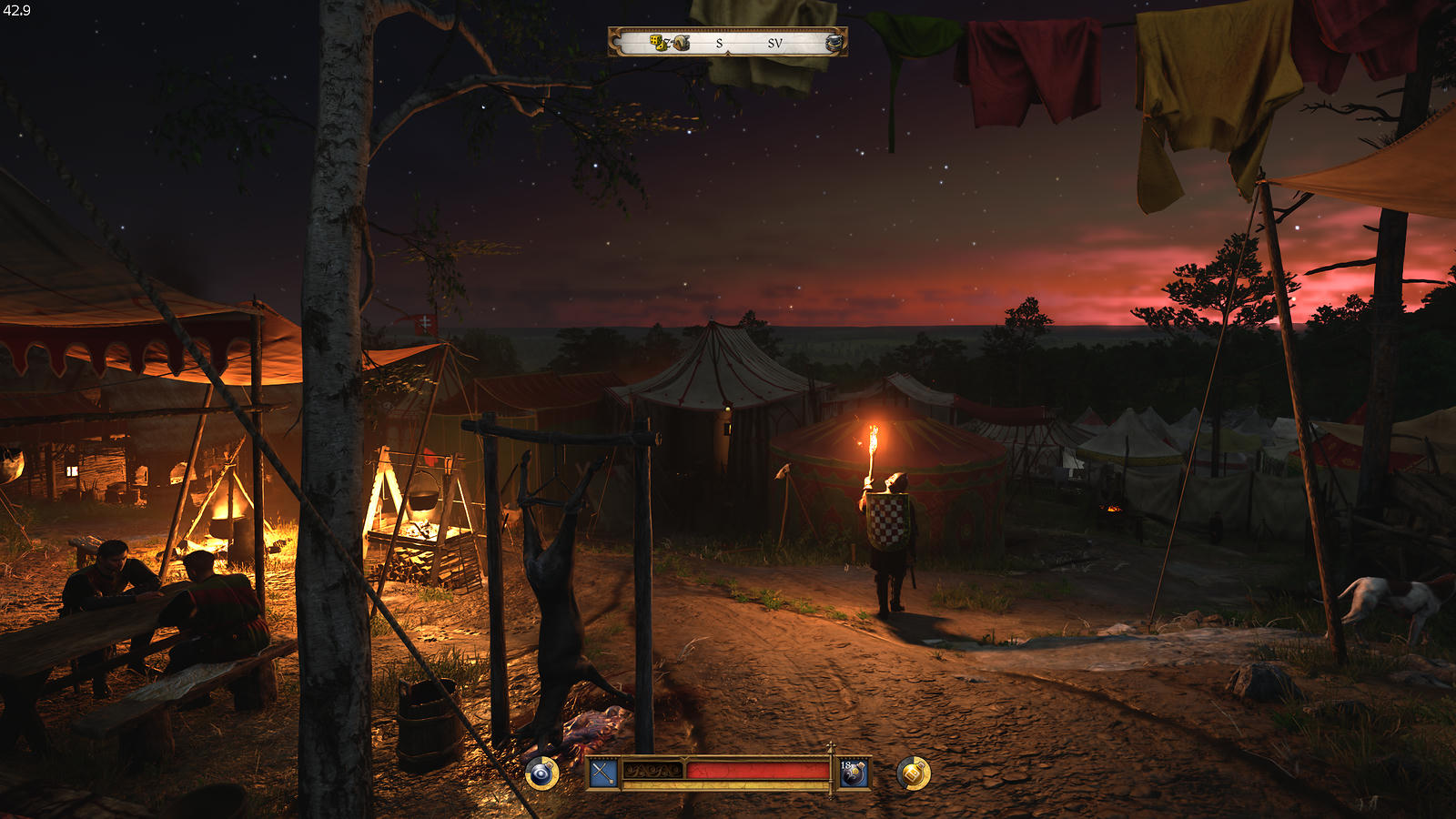Select the blue potion buff icon
Image resolution: width=1456 pixels, height=819 pixels.
(x=542, y=773)
